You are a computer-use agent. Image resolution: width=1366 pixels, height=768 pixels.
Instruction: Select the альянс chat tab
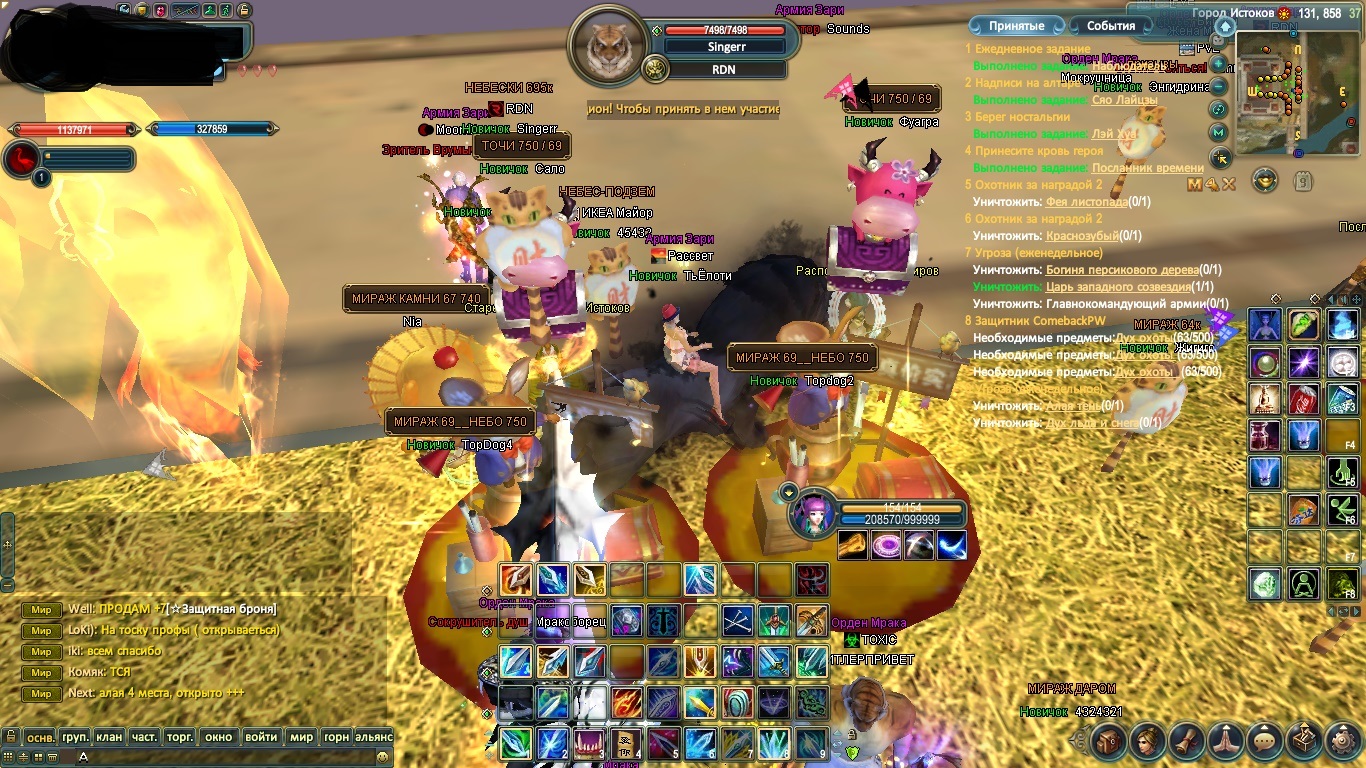click(x=374, y=737)
